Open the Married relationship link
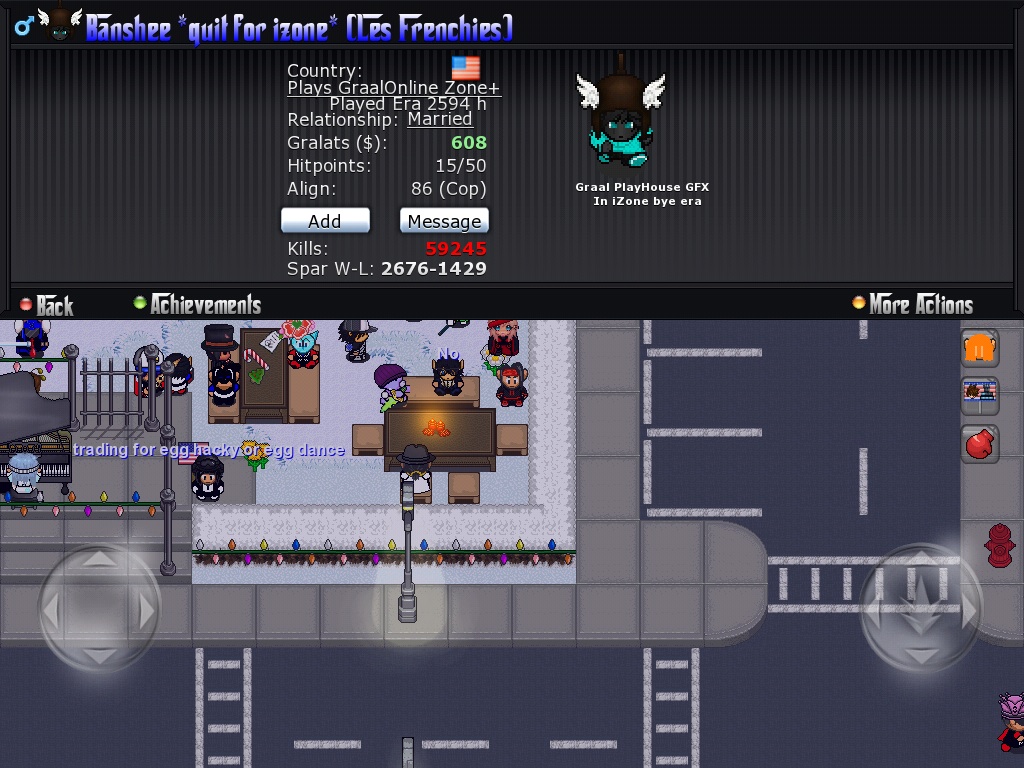 (439, 119)
